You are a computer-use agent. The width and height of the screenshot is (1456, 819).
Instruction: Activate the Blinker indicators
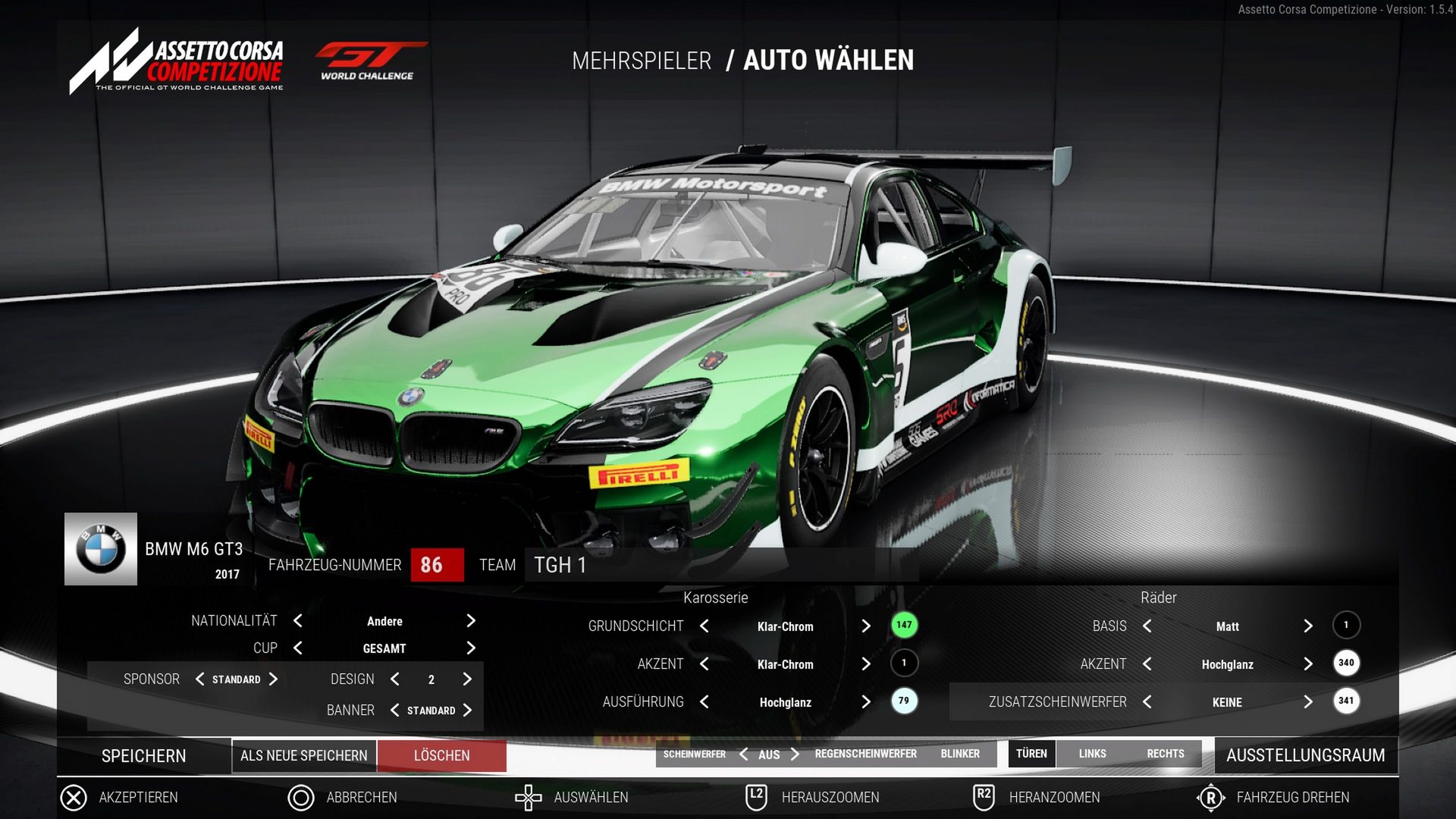(x=960, y=754)
